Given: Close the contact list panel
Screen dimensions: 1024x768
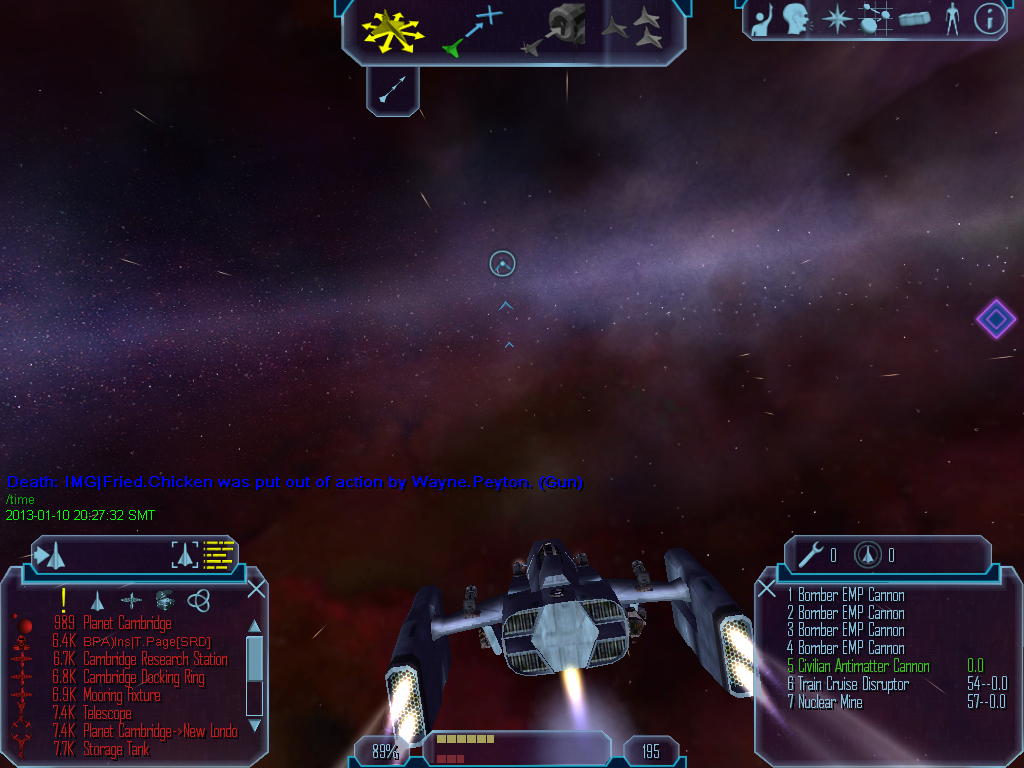Looking at the screenshot, I should pyautogui.click(x=256, y=588).
